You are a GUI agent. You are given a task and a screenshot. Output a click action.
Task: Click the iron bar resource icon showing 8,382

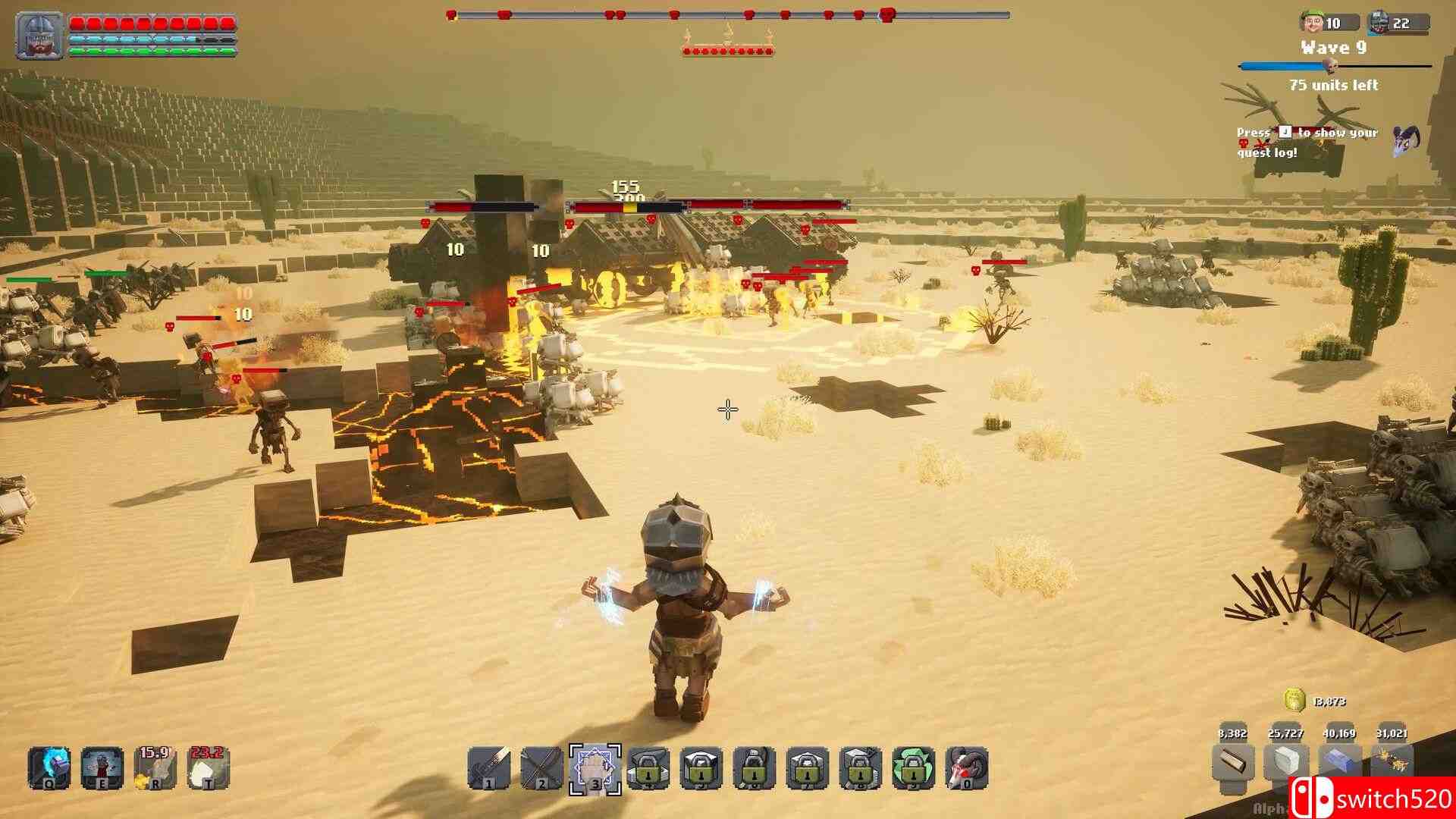click(x=1232, y=760)
